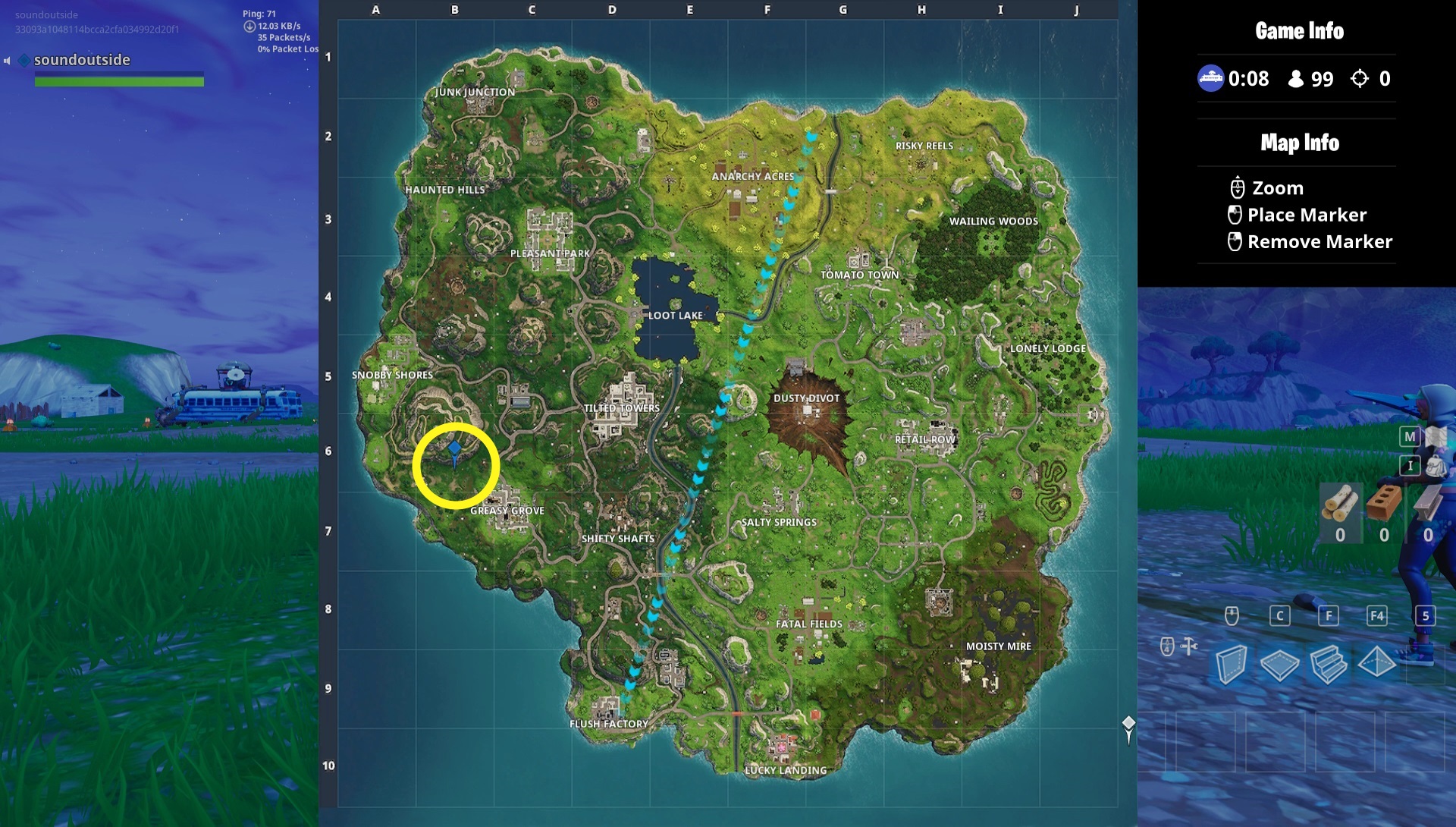The width and height of the screenshot is (1456, 827).
Task: Toggle the F4 trap slot
Action: point(1377,616)
